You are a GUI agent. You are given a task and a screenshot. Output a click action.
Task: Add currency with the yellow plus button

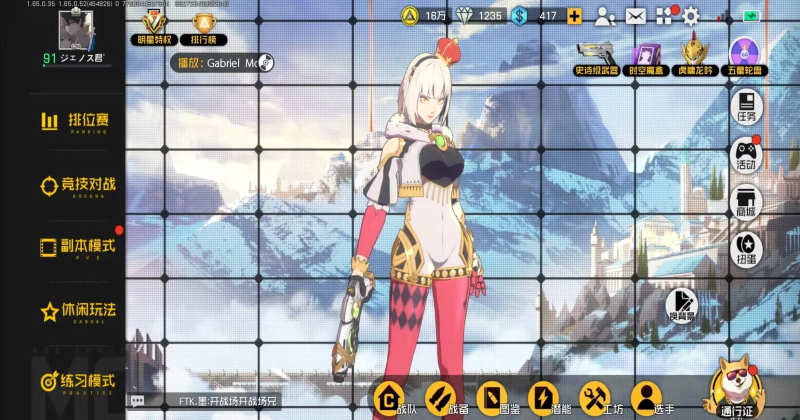[574, 15]
